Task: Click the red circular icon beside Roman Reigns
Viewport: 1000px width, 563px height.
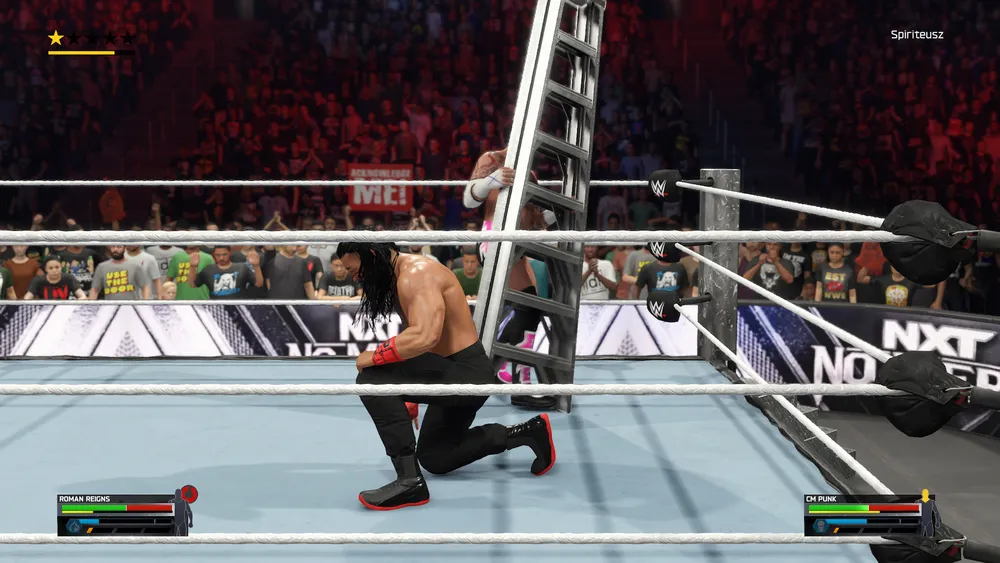Action: (x=189, y=493)
